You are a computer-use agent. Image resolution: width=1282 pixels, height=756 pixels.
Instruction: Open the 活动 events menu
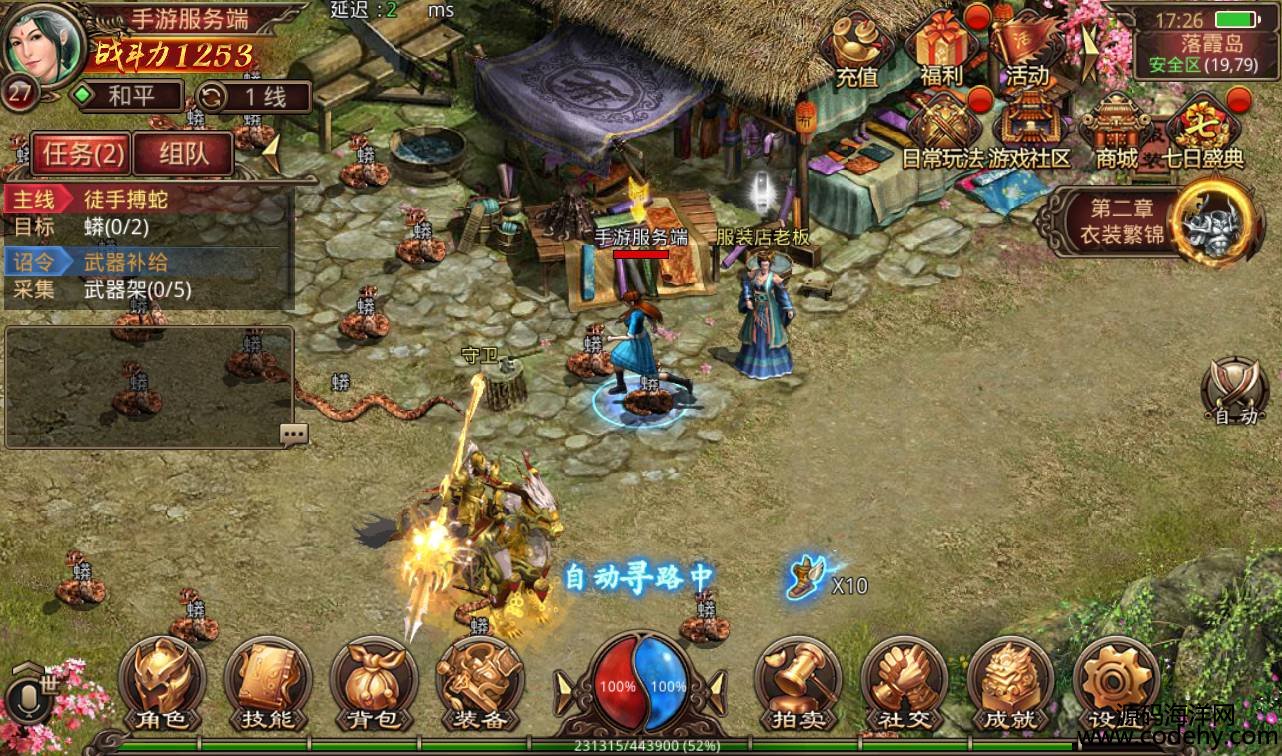tap(1027, 50)
